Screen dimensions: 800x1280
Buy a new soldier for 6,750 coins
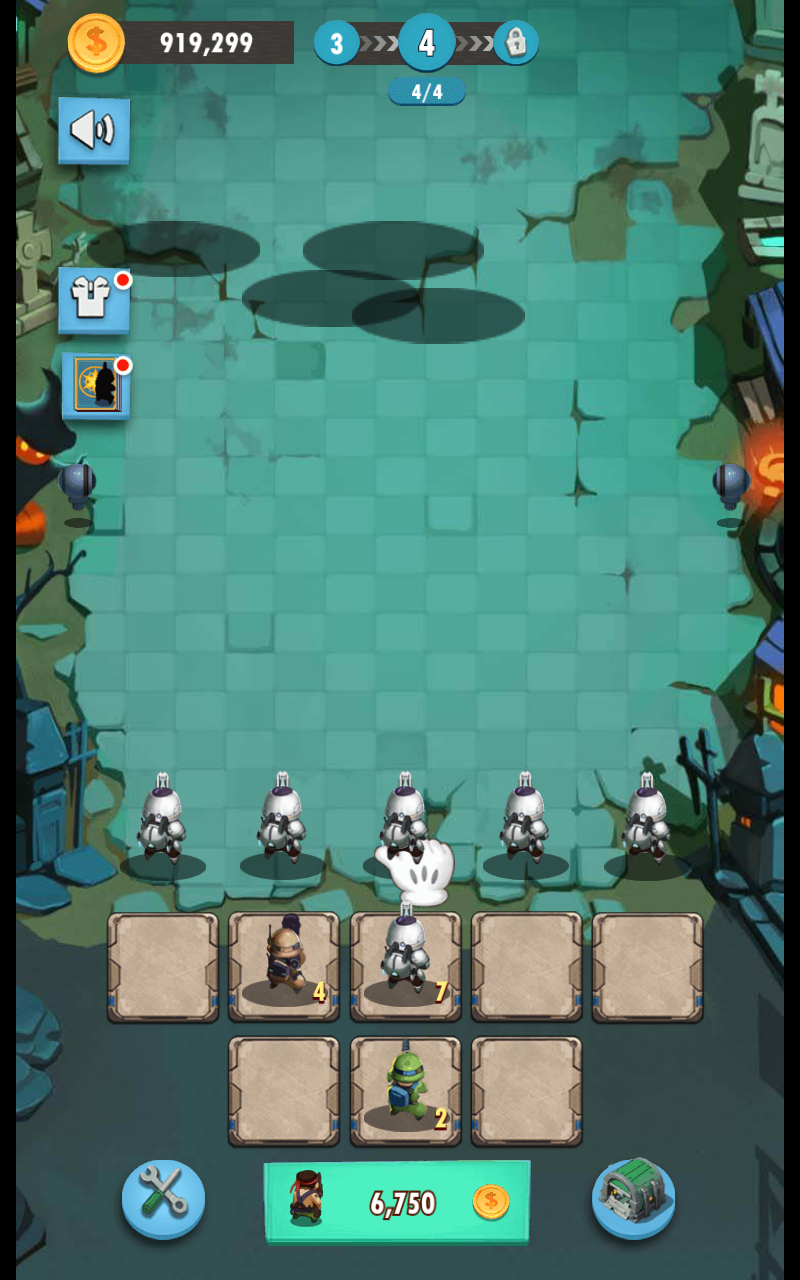pyautogui.click(x=397, y=1201)
